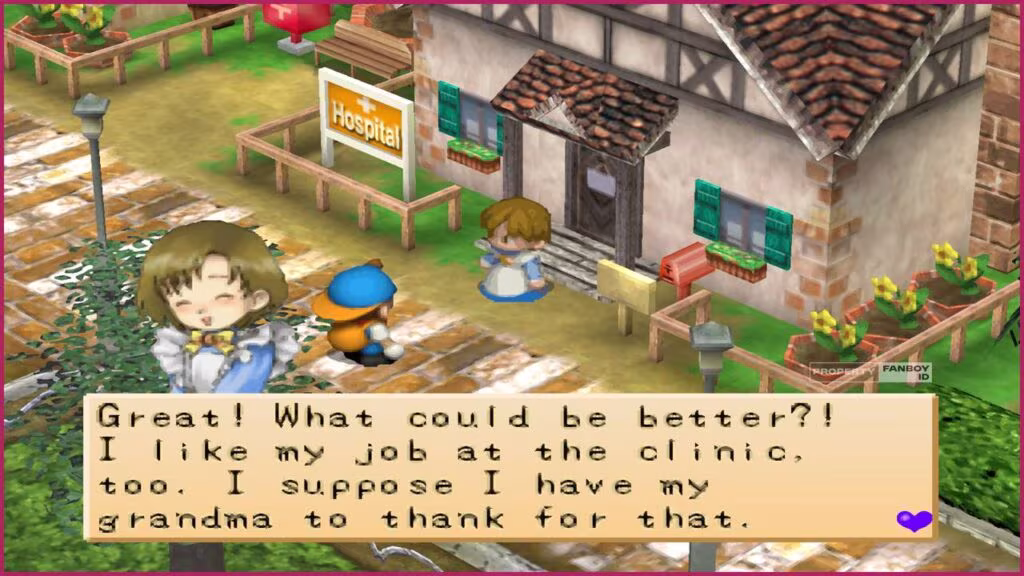Advance the clinic job dialogue box
Screen dimensions: 1024x576
click(510, 466)
